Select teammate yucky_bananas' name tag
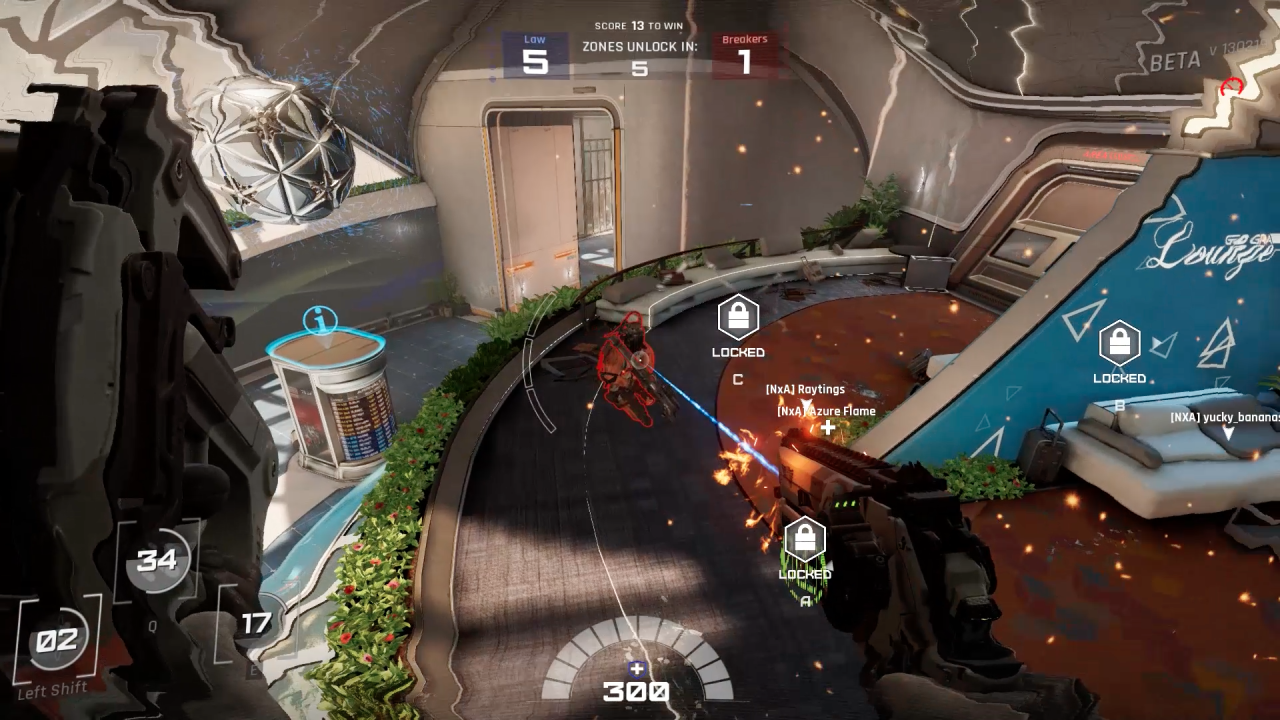The height and width of the screenshot is (720, 1280). pyautogui.click(x=1224, y=417)
